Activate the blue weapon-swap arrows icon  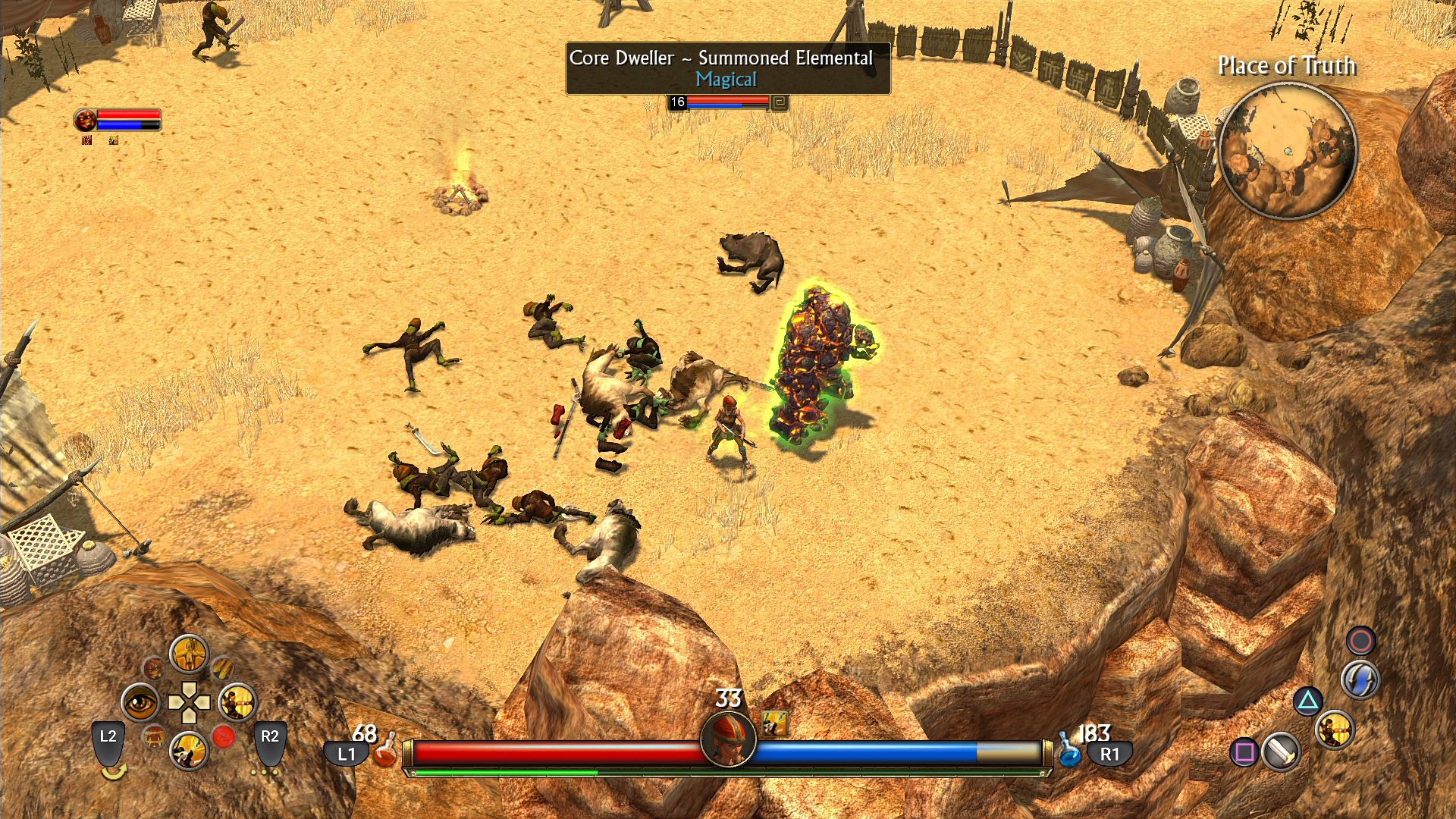1360,679
